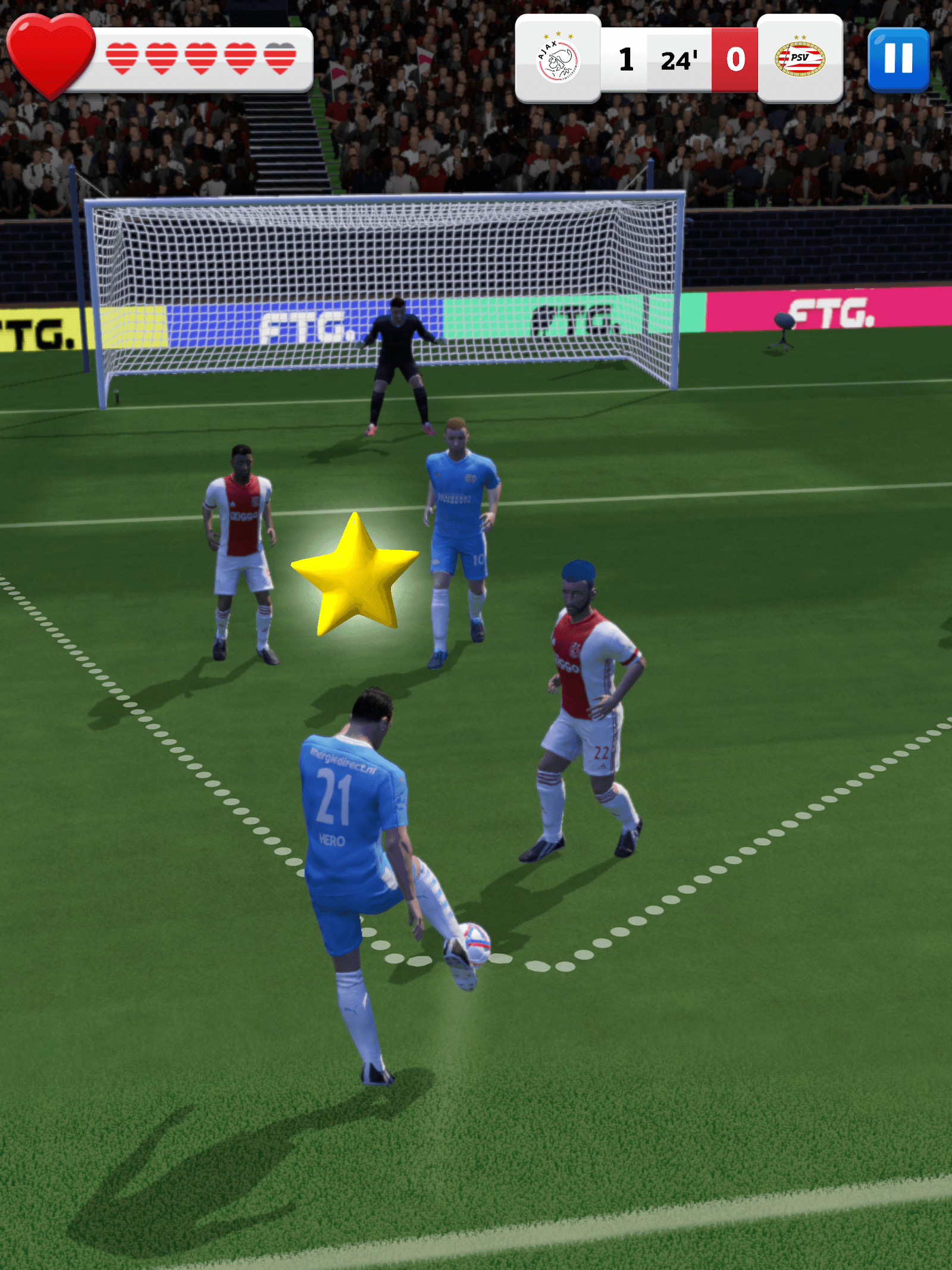Pause the match with the blue button

898,59
